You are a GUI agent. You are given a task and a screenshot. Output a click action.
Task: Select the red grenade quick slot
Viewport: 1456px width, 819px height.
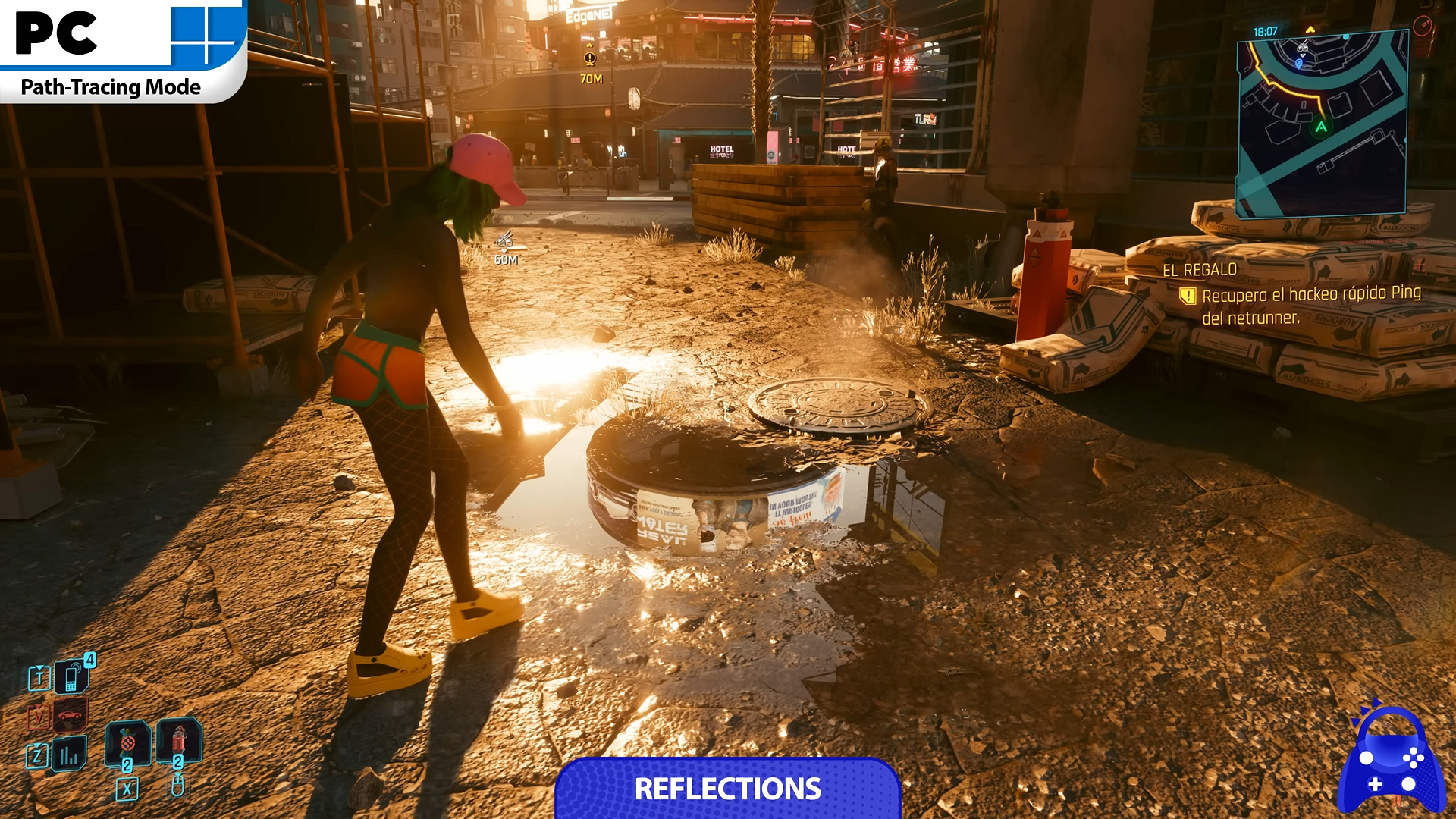click(x=178, y=739)
